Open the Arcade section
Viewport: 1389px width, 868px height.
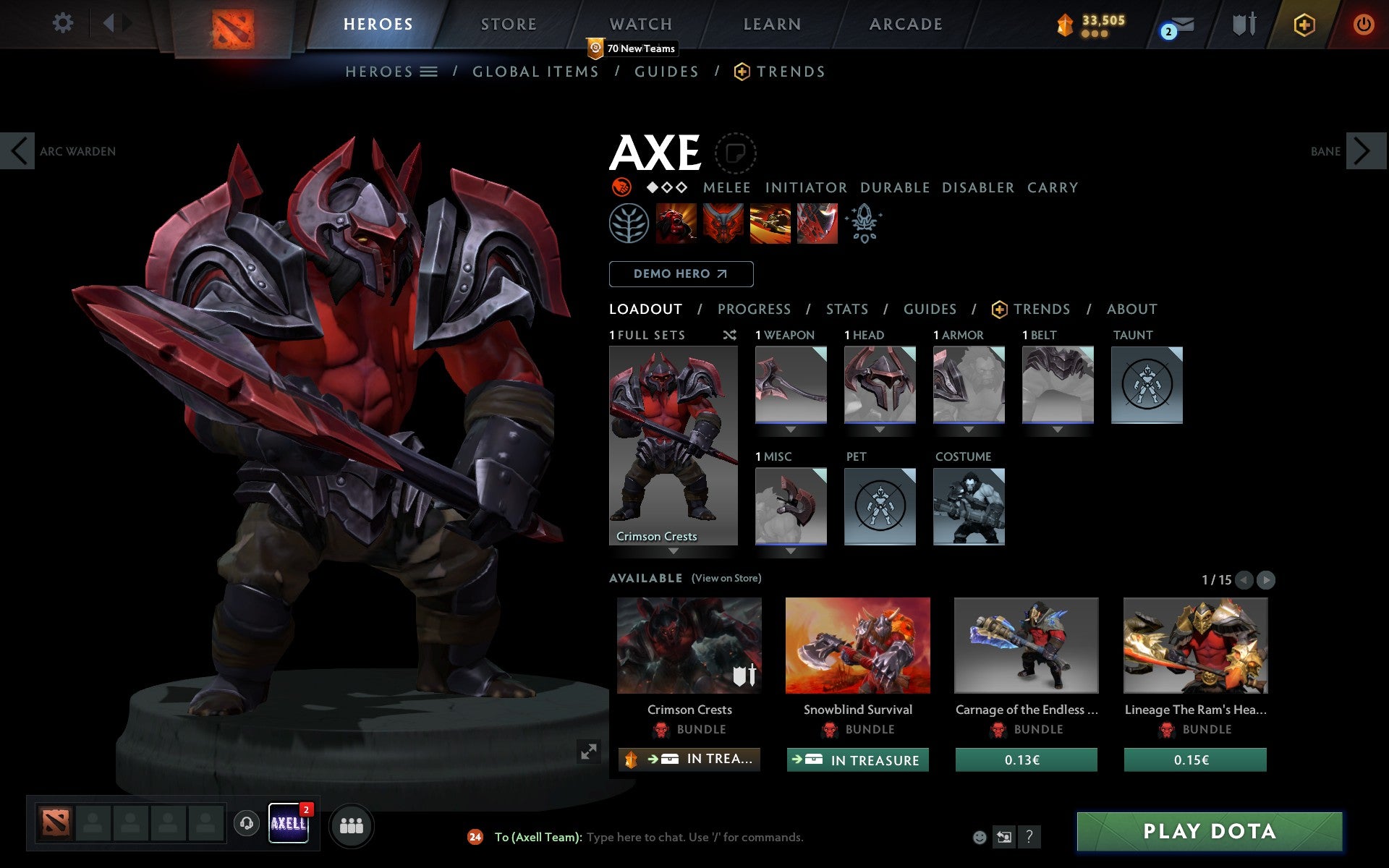[905, 24]
